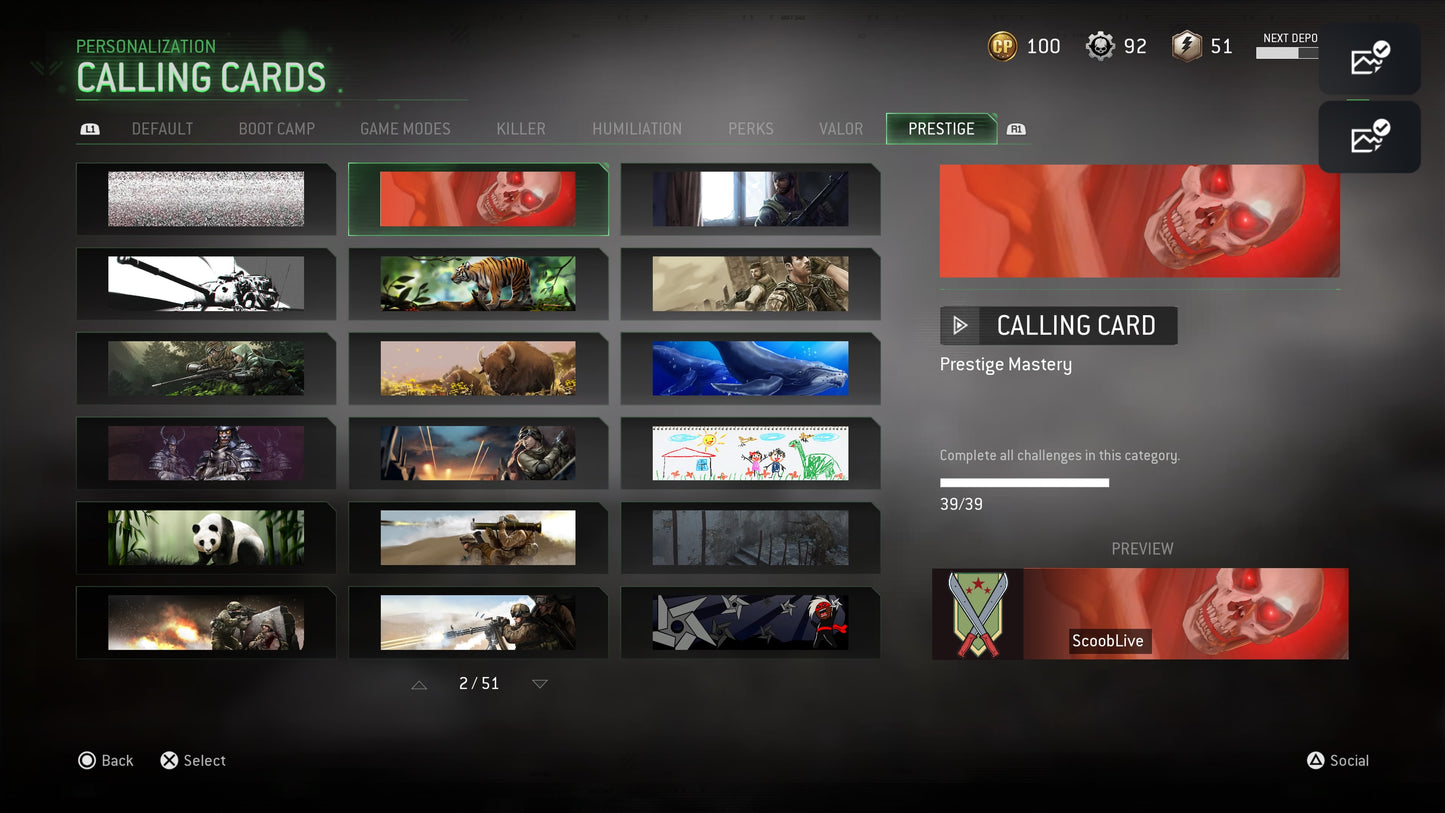Click the play arrow on the Calling Card header
The width and height of the screenshot is (1445, 813).
959,325
